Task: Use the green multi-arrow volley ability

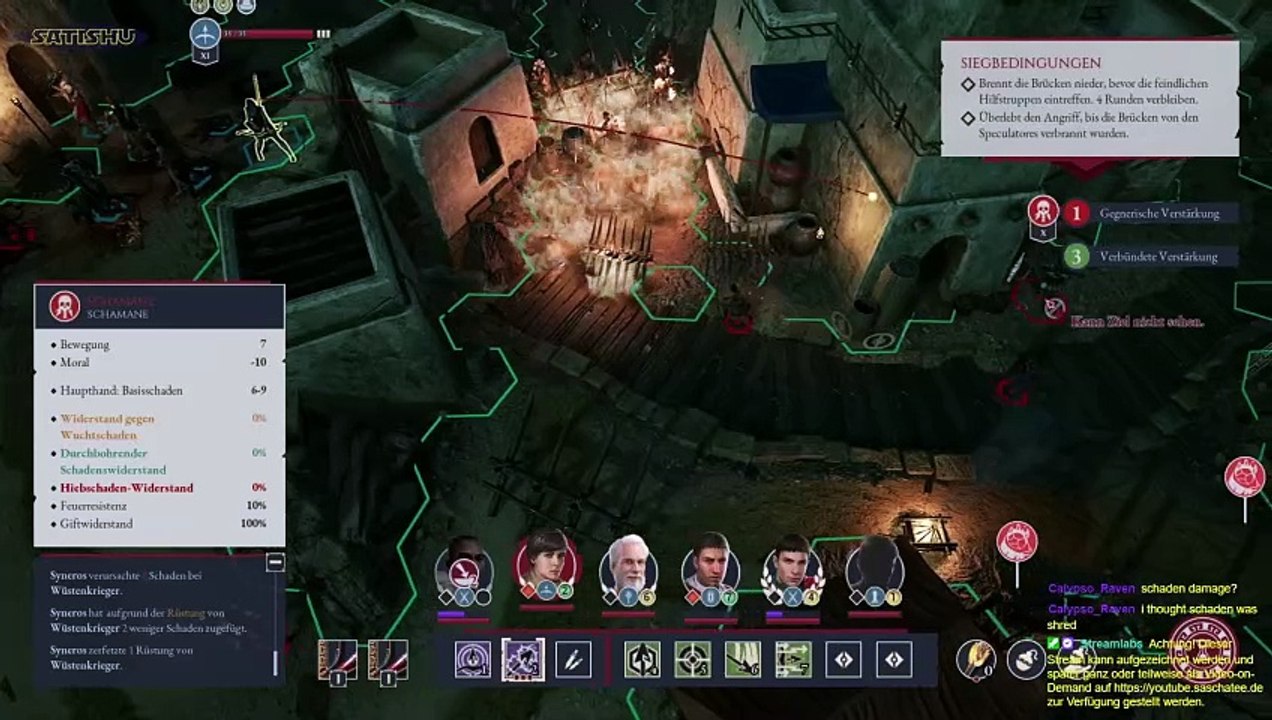Action: (793, 660)
